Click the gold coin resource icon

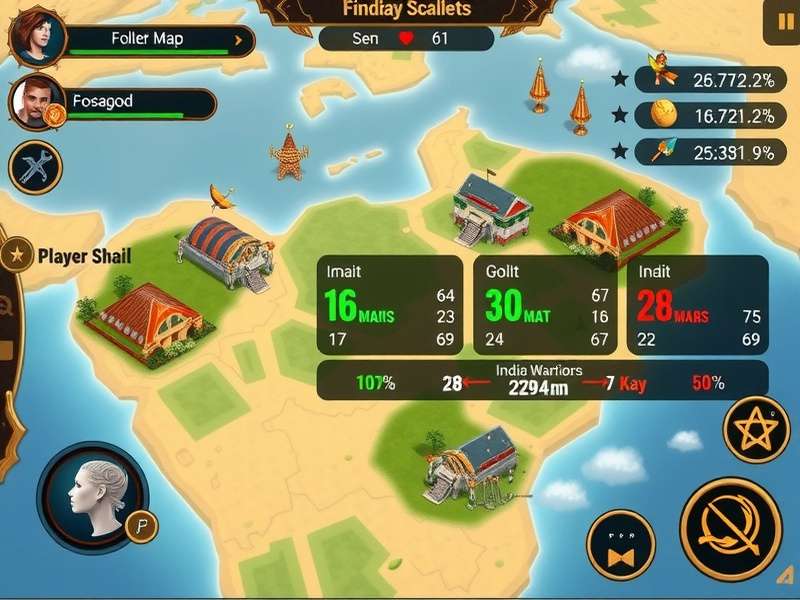coord(664,115)
